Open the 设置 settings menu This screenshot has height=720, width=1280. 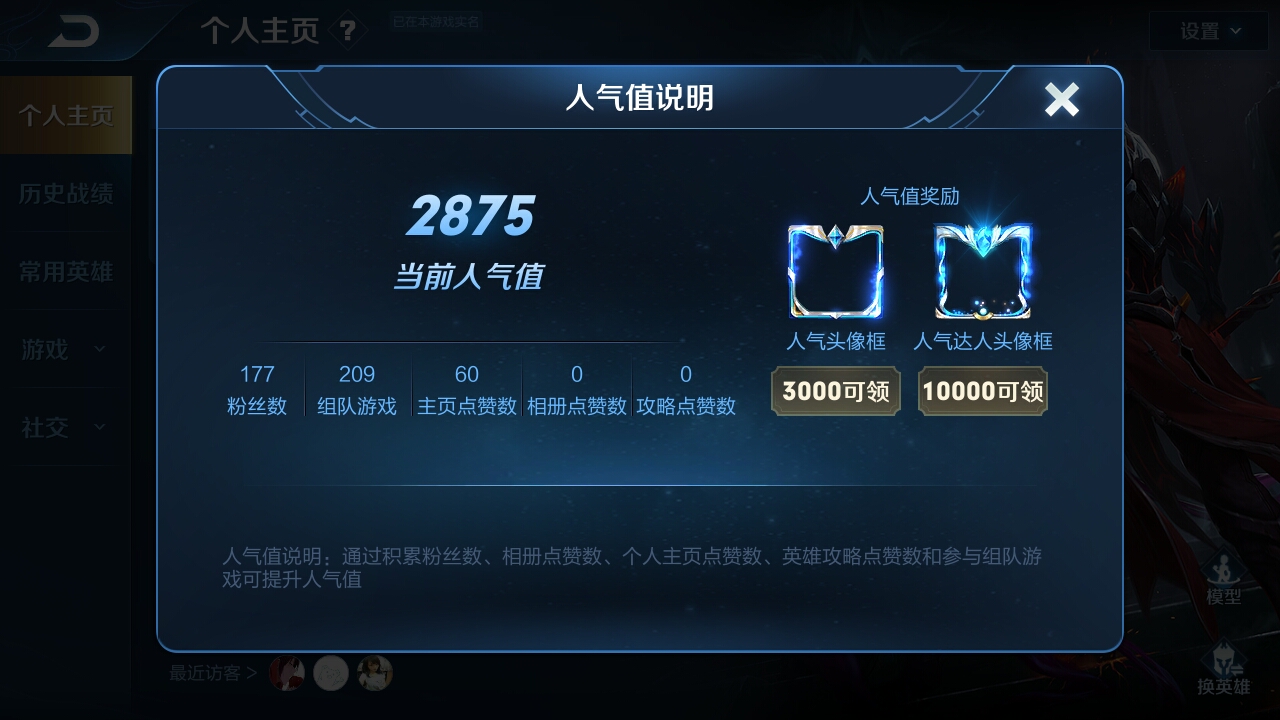[x=1200, y=30]
